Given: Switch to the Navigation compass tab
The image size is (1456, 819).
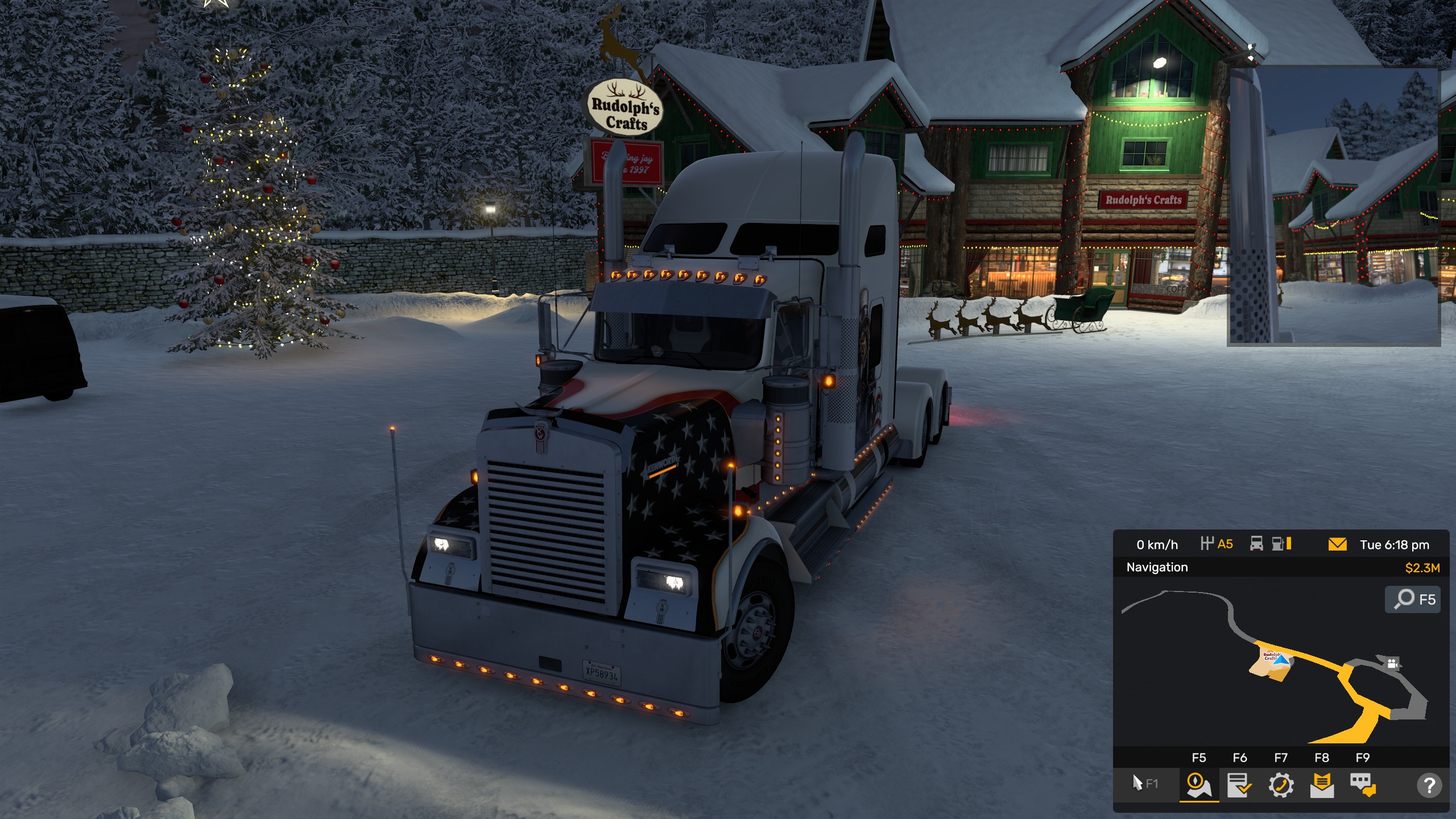Looking at the screenshot, I should coord(1198,785).
